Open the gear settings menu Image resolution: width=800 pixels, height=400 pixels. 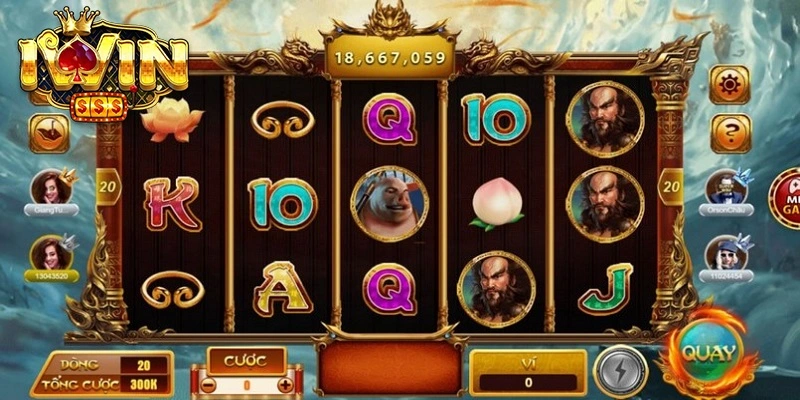coord(730,84)
